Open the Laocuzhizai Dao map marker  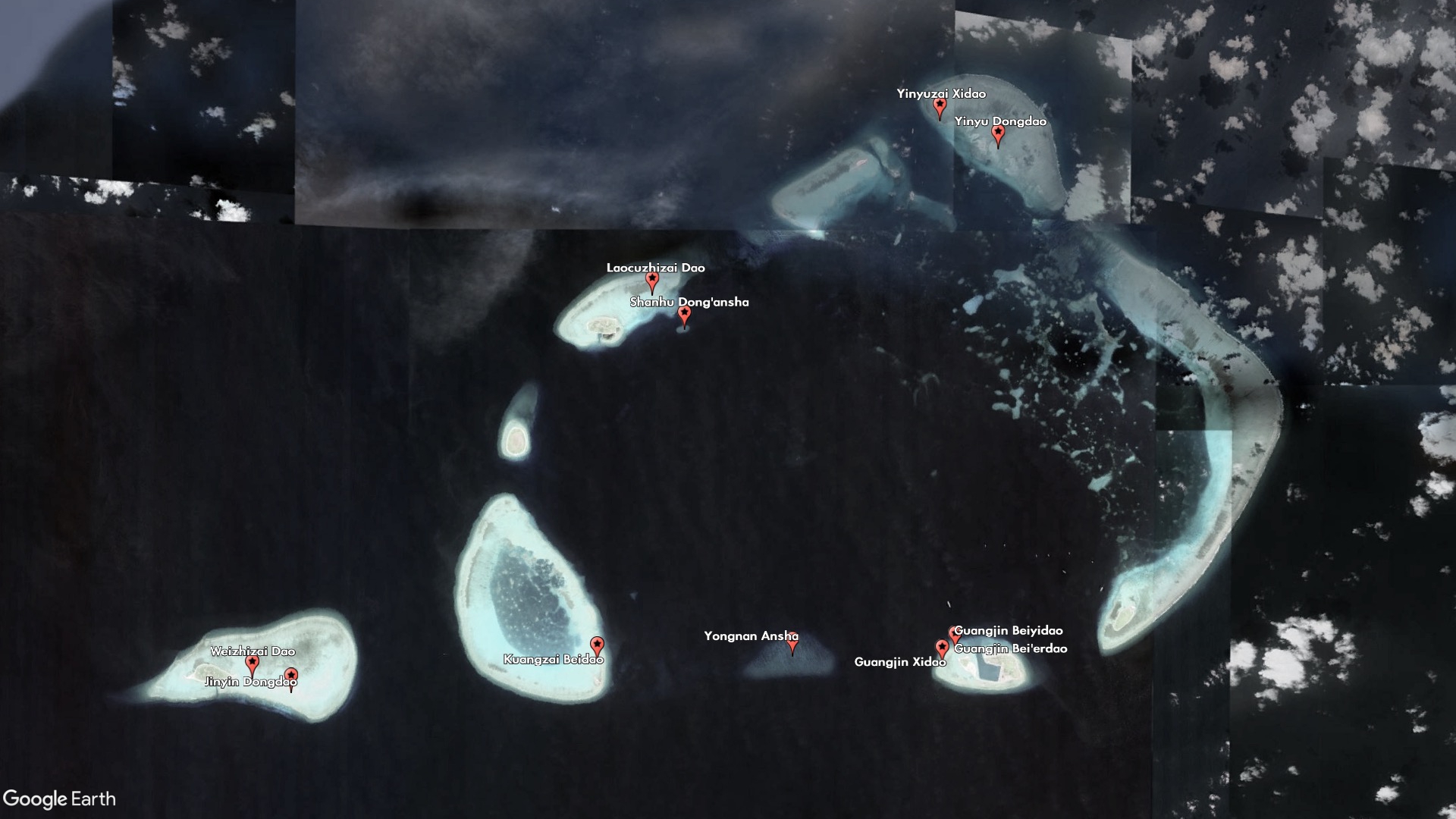pos(652,281)
